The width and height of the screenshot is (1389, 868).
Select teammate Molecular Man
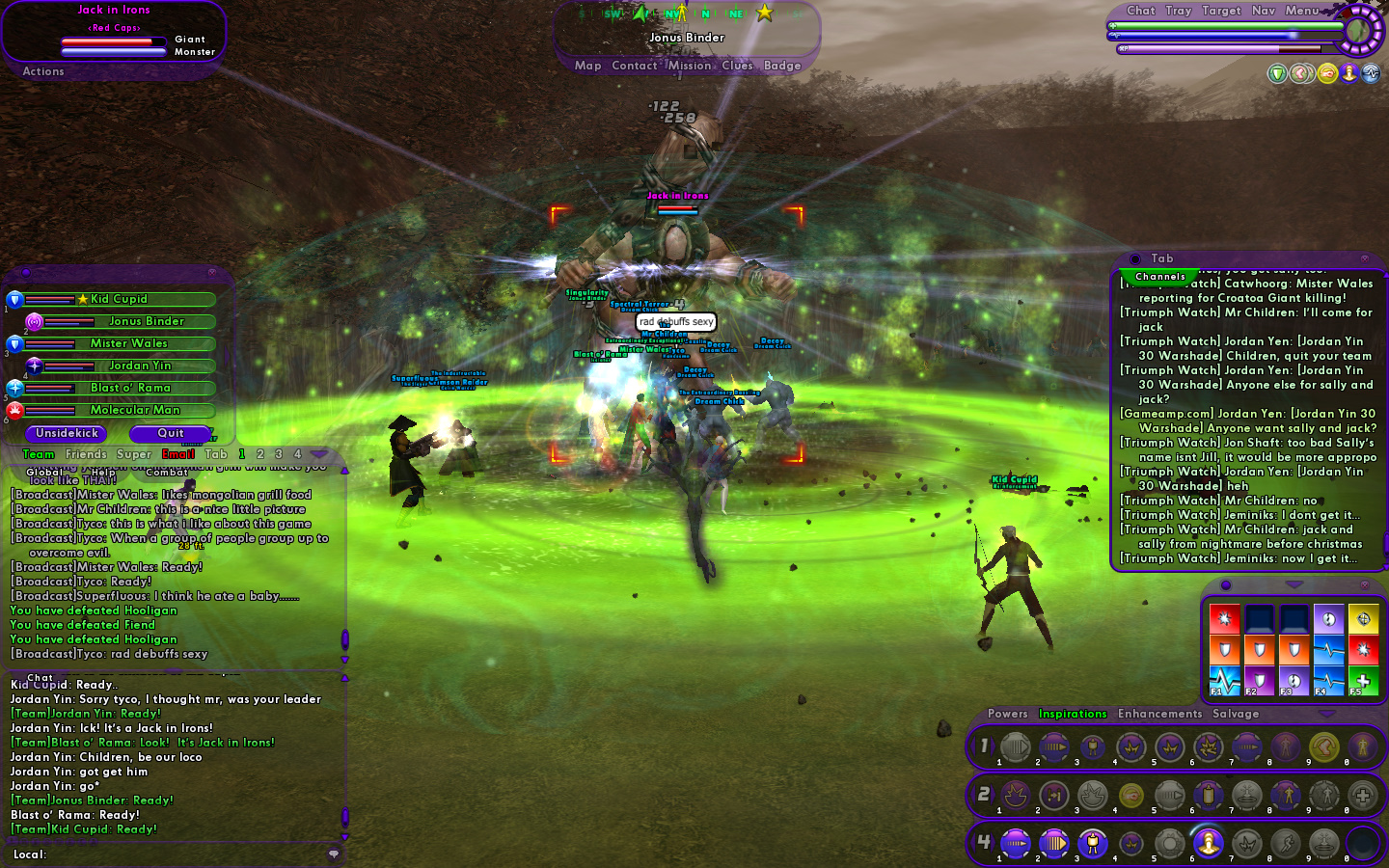(135, 410)
